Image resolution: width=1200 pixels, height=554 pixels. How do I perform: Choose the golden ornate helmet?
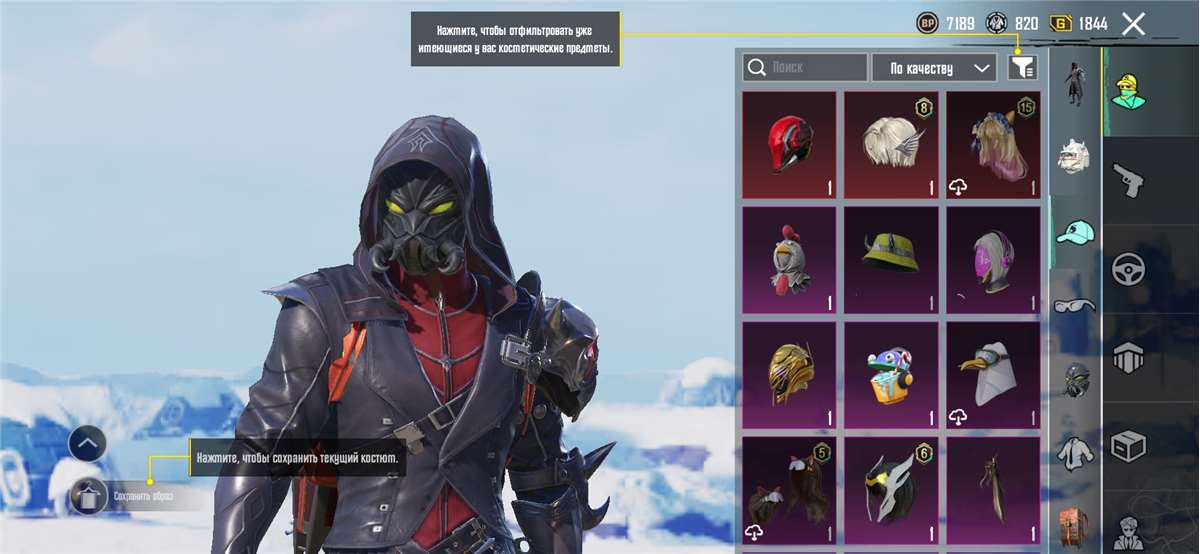click(x=789, y=375)
